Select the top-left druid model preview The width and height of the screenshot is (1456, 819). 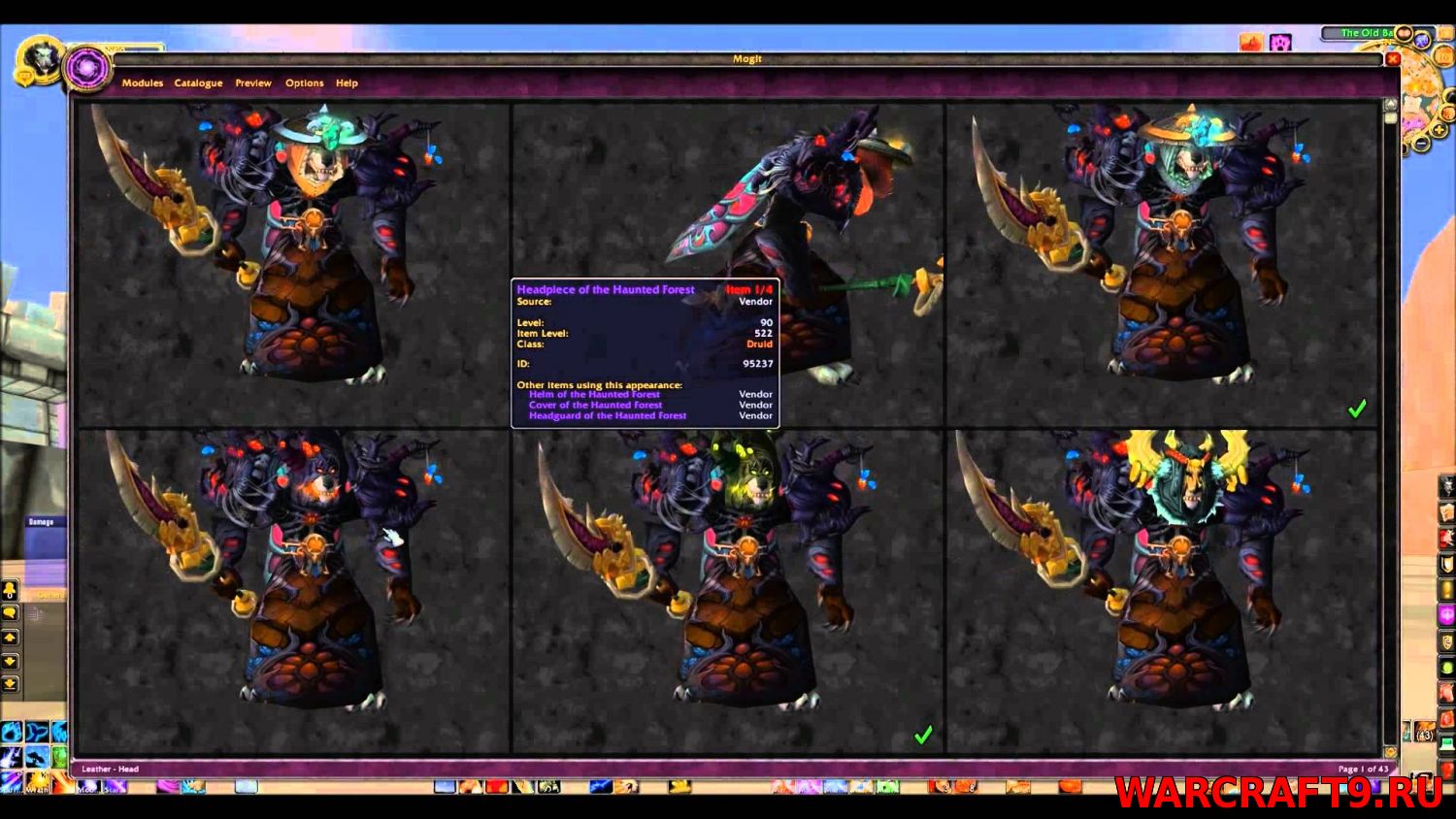(291, 262)
